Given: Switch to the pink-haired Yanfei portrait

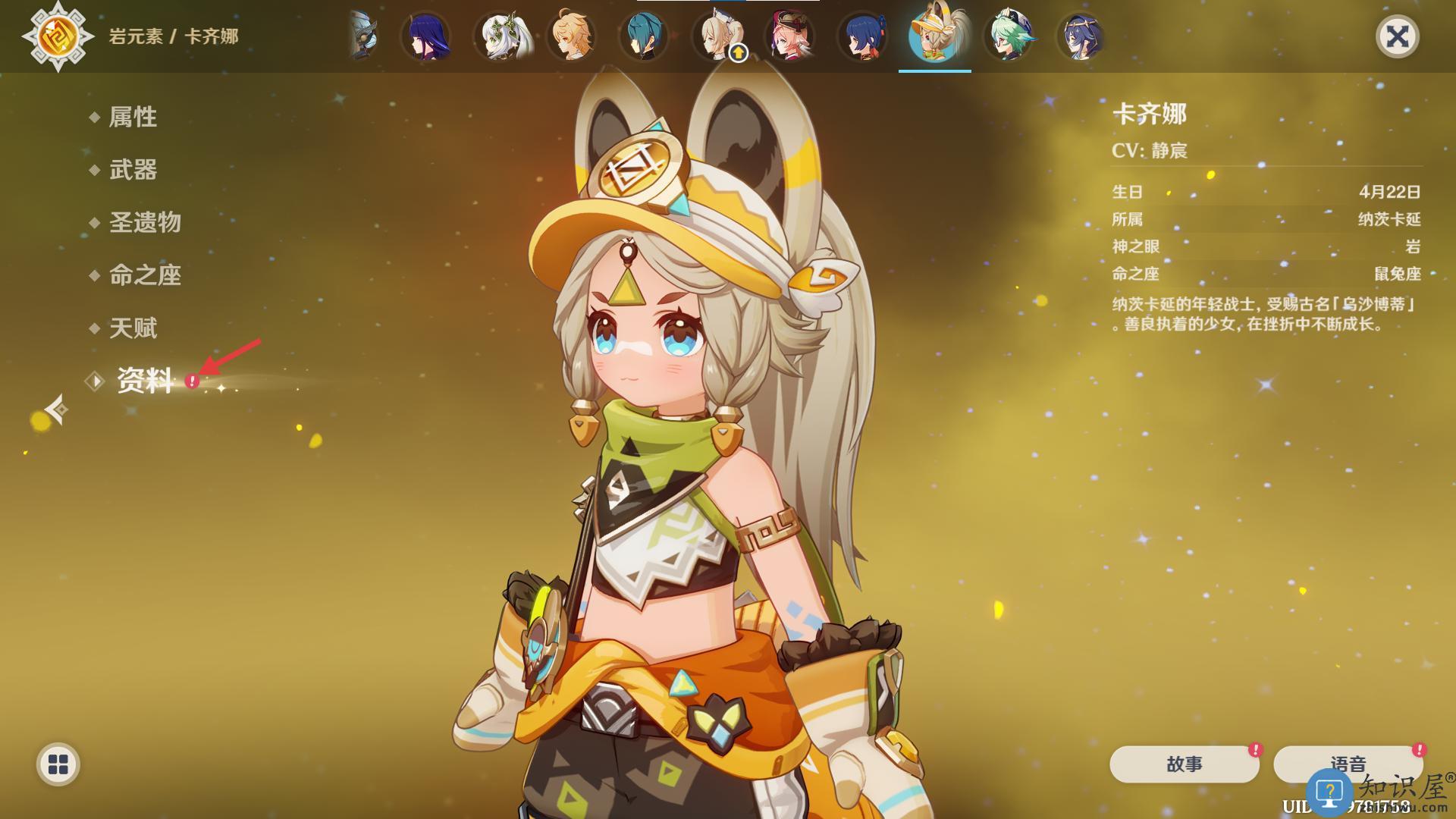Looking at the screenshot, I should 790,36.
